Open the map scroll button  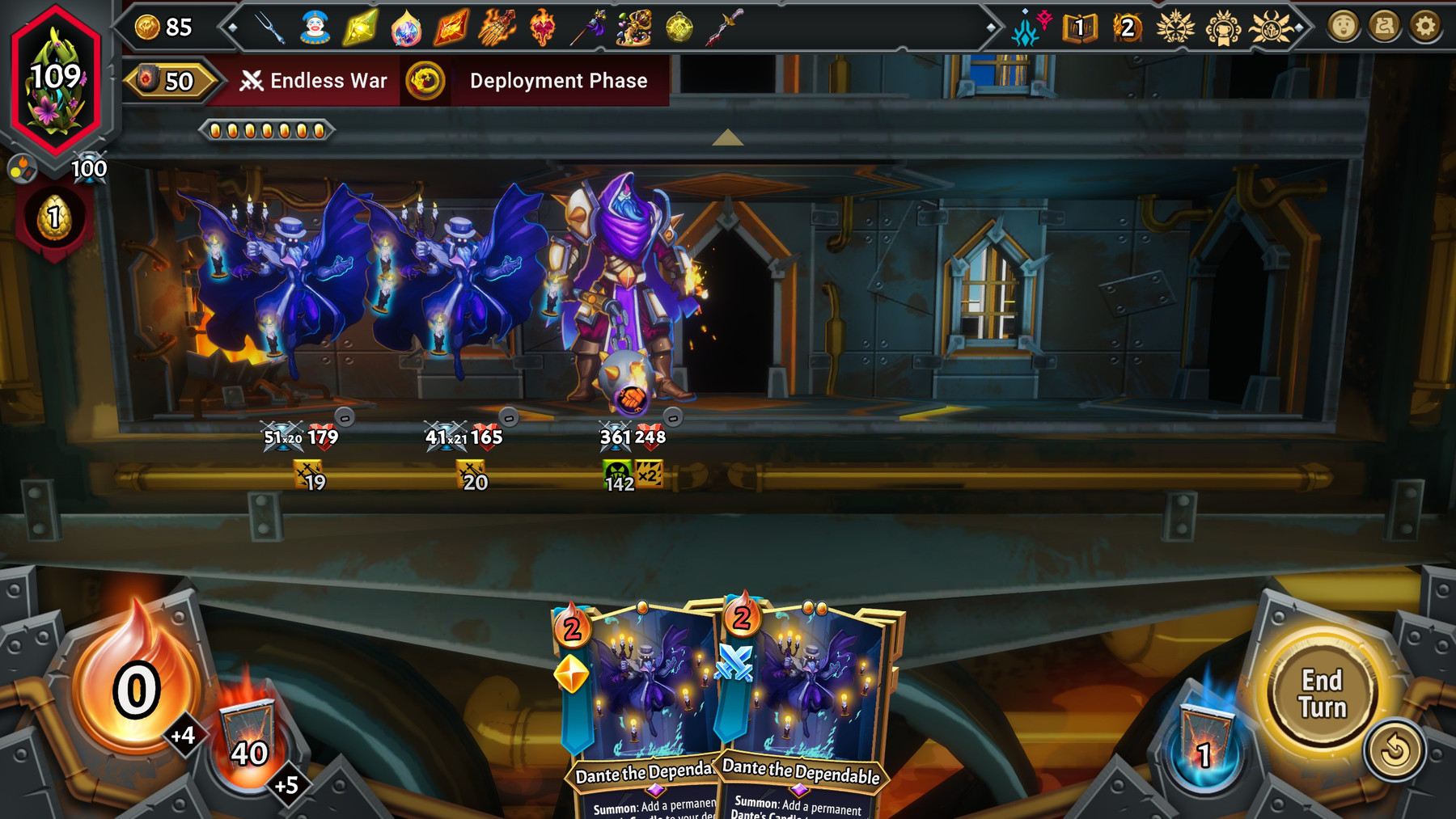click(x=1384, y=27)
